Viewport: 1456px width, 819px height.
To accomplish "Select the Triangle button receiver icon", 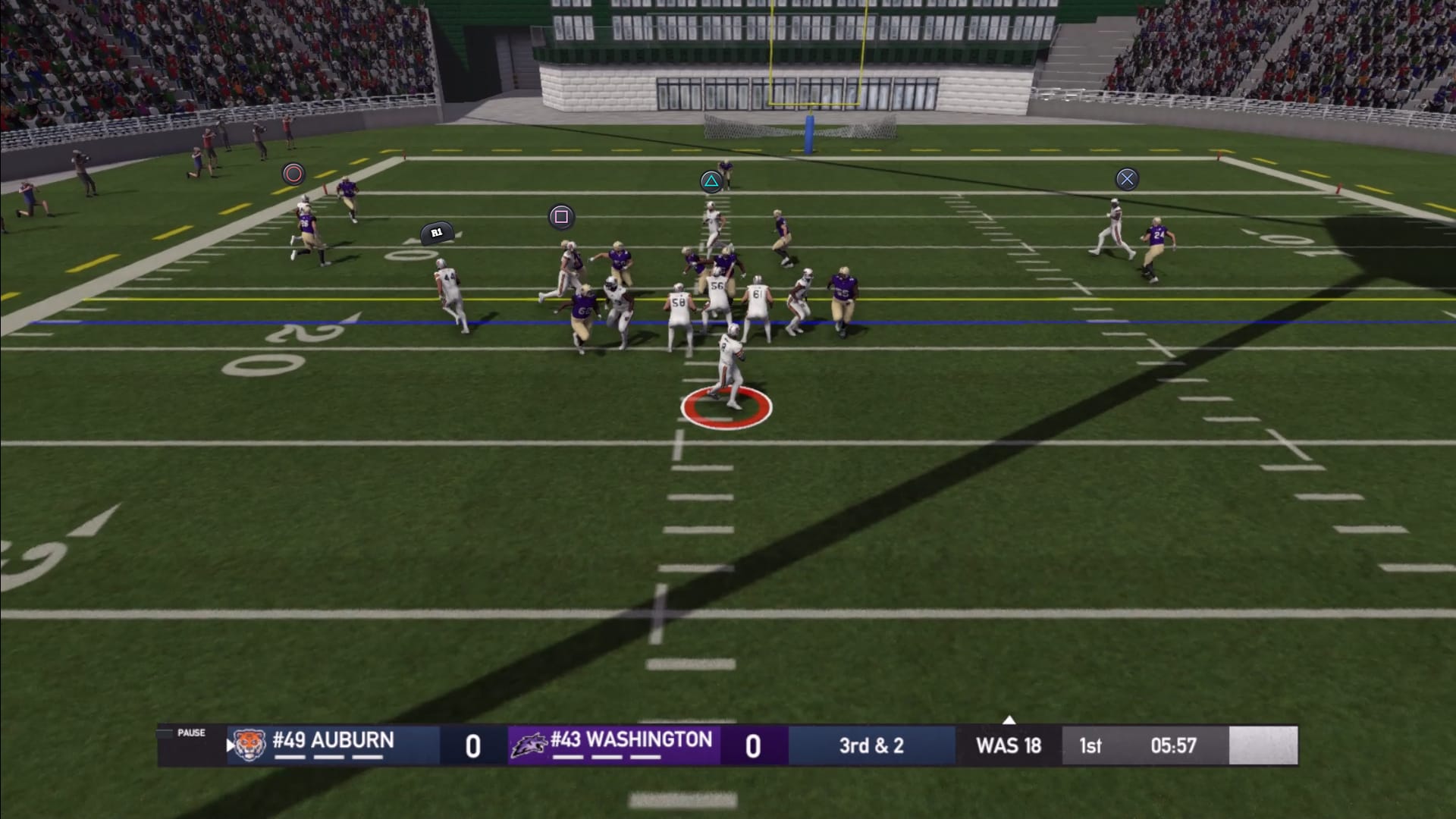I will [x=711, y=183].
